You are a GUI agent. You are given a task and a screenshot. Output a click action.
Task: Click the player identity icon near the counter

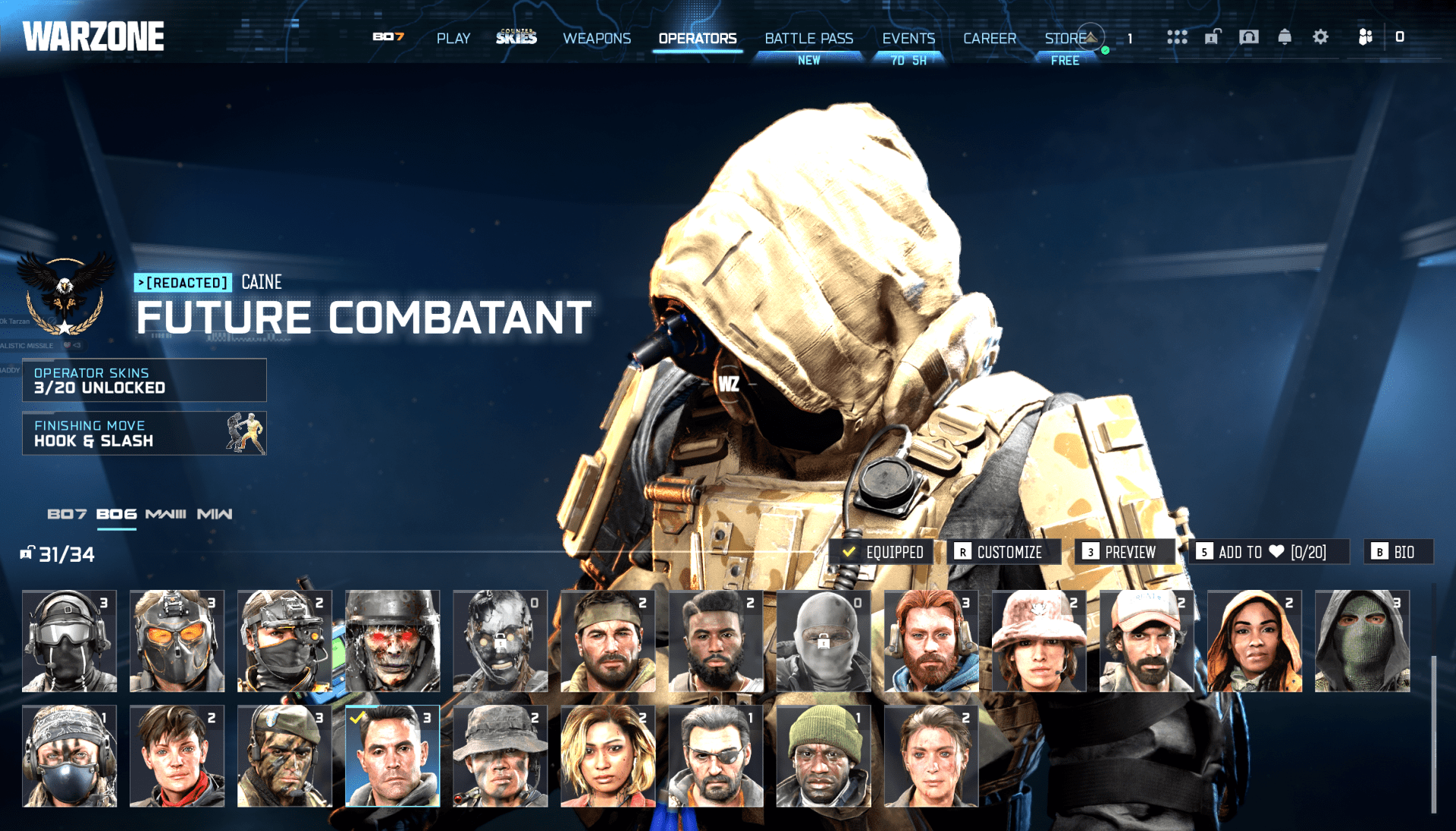pyautogui.click(x=1399, y=37)
